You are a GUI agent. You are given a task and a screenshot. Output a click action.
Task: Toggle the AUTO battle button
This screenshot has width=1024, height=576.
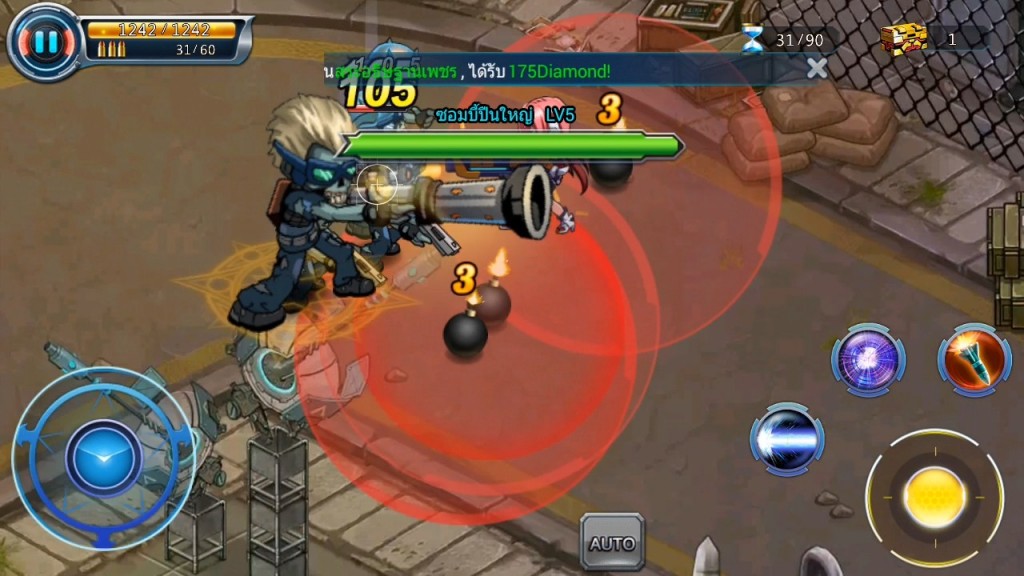(612, 543)
